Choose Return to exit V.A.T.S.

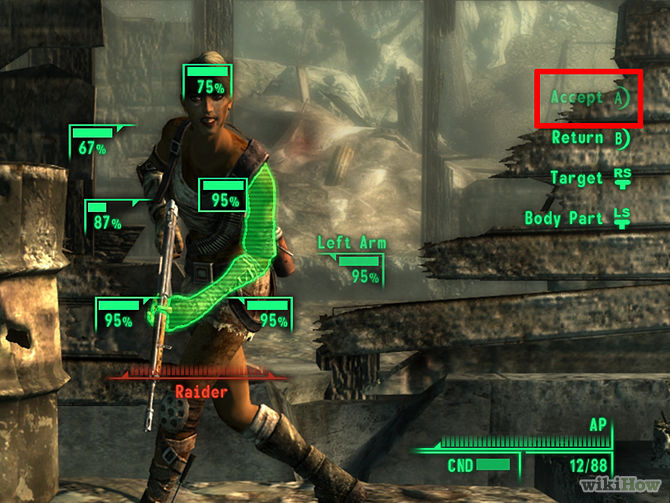(x=591, y=138)
